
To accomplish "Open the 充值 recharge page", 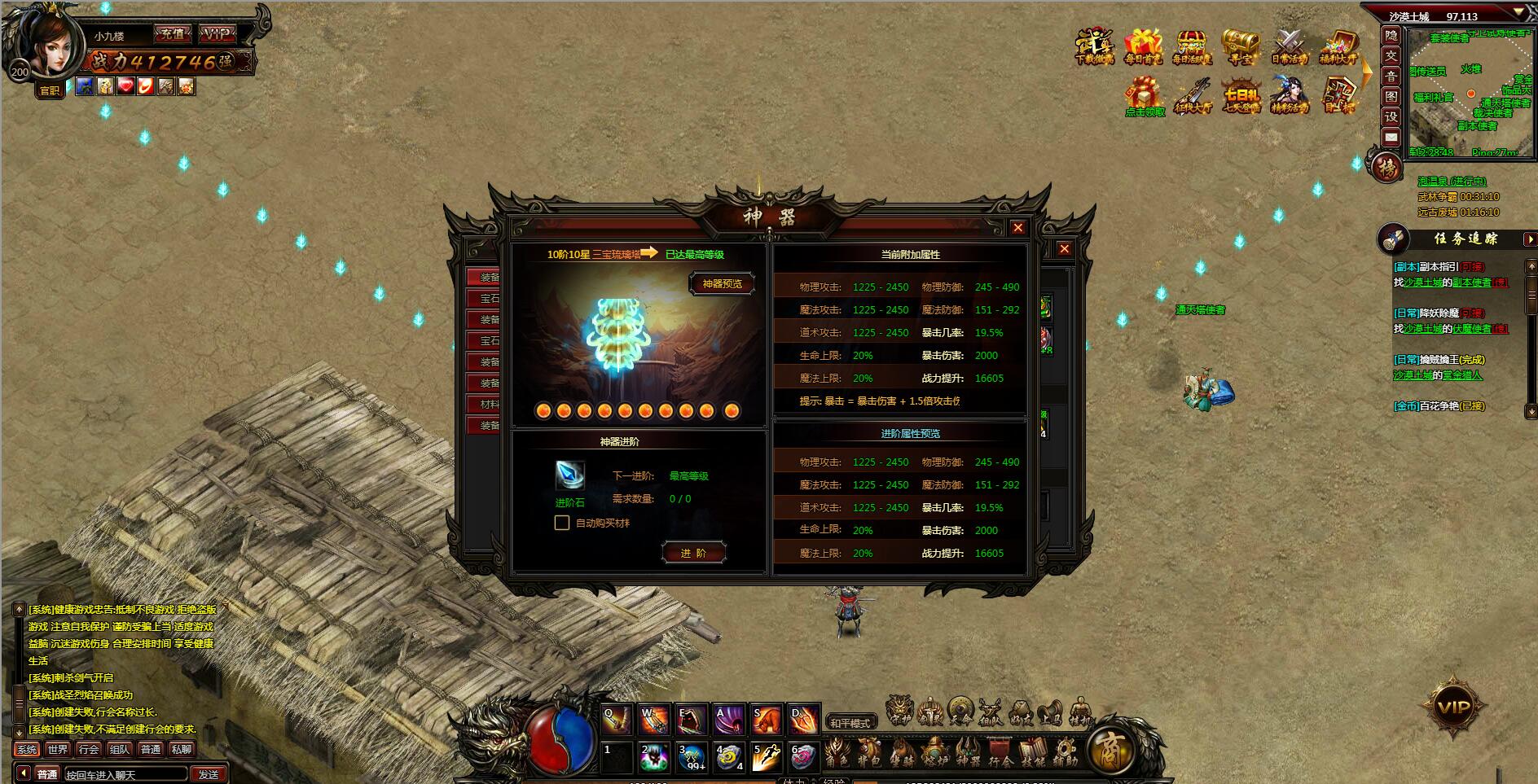I will point(172,34).
